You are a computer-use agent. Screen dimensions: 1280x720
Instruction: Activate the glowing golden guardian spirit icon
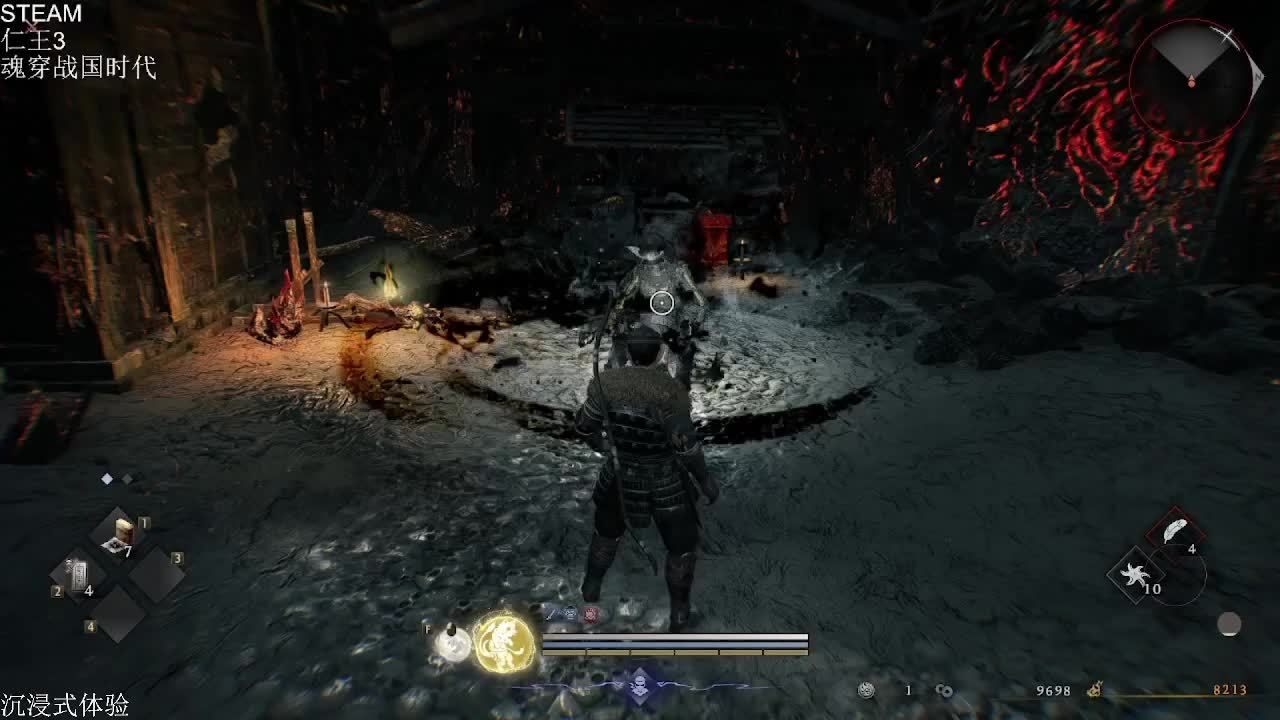click(x=504, y=643)
